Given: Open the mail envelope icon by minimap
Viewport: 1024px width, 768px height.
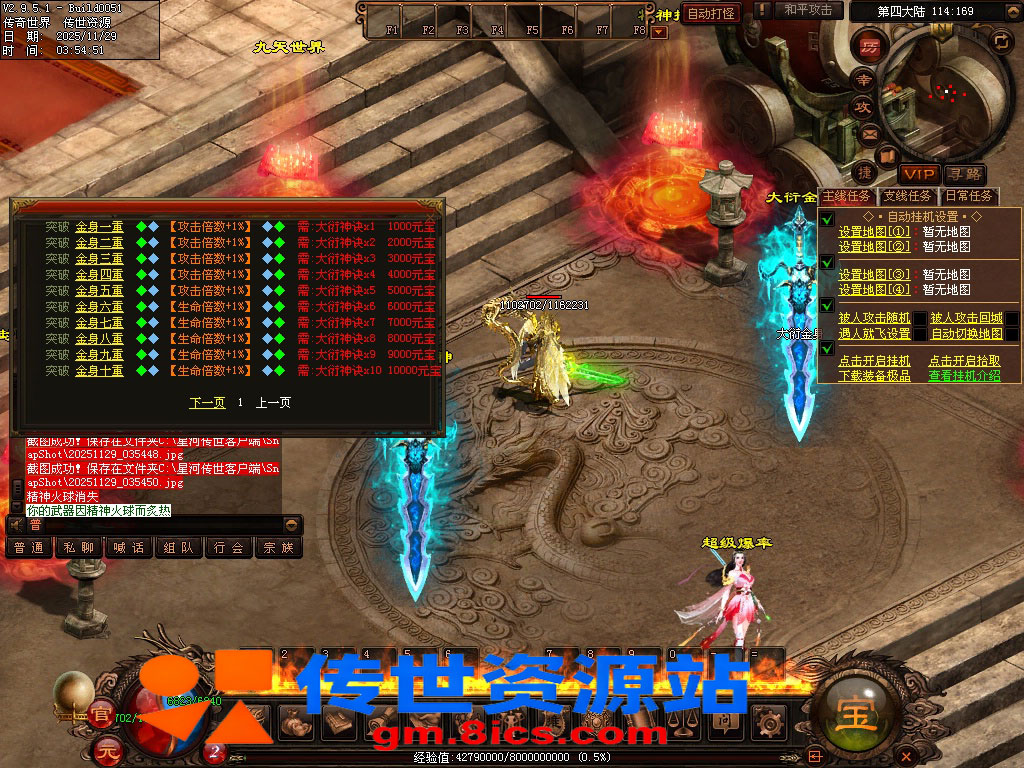Looking at the screenshot, I should tap(869, 132).
